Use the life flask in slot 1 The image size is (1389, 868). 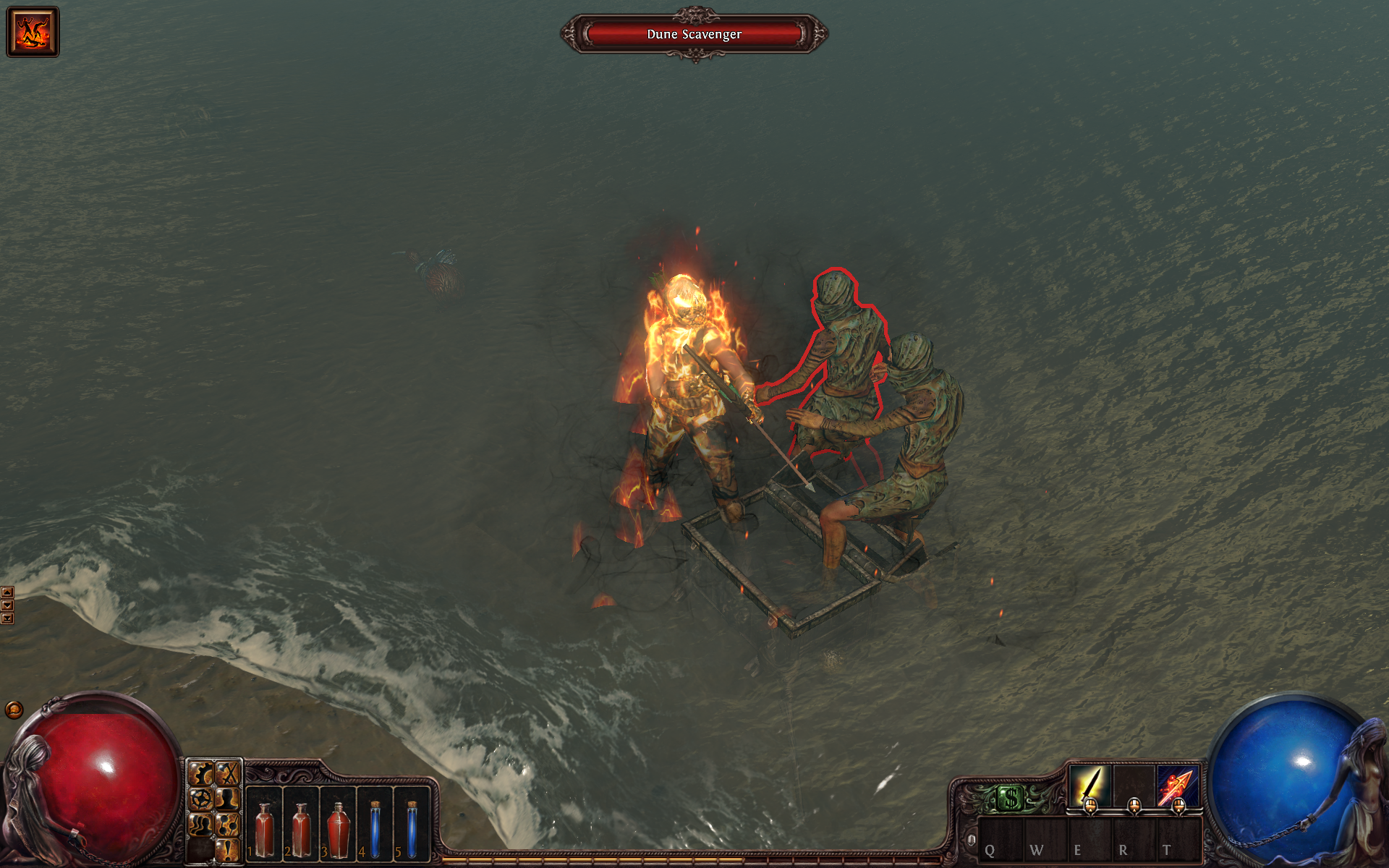[x=265, y=830]
